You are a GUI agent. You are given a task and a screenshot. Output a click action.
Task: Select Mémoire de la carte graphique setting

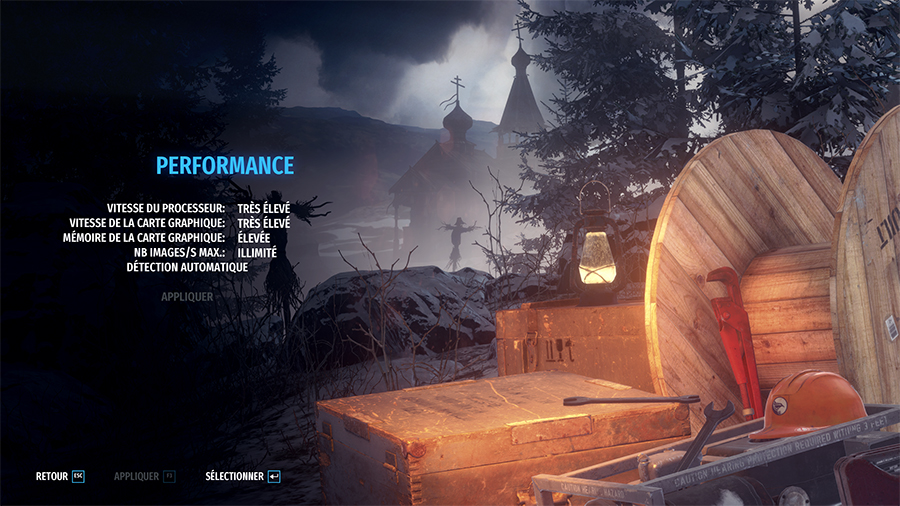[x=257, y=238]
